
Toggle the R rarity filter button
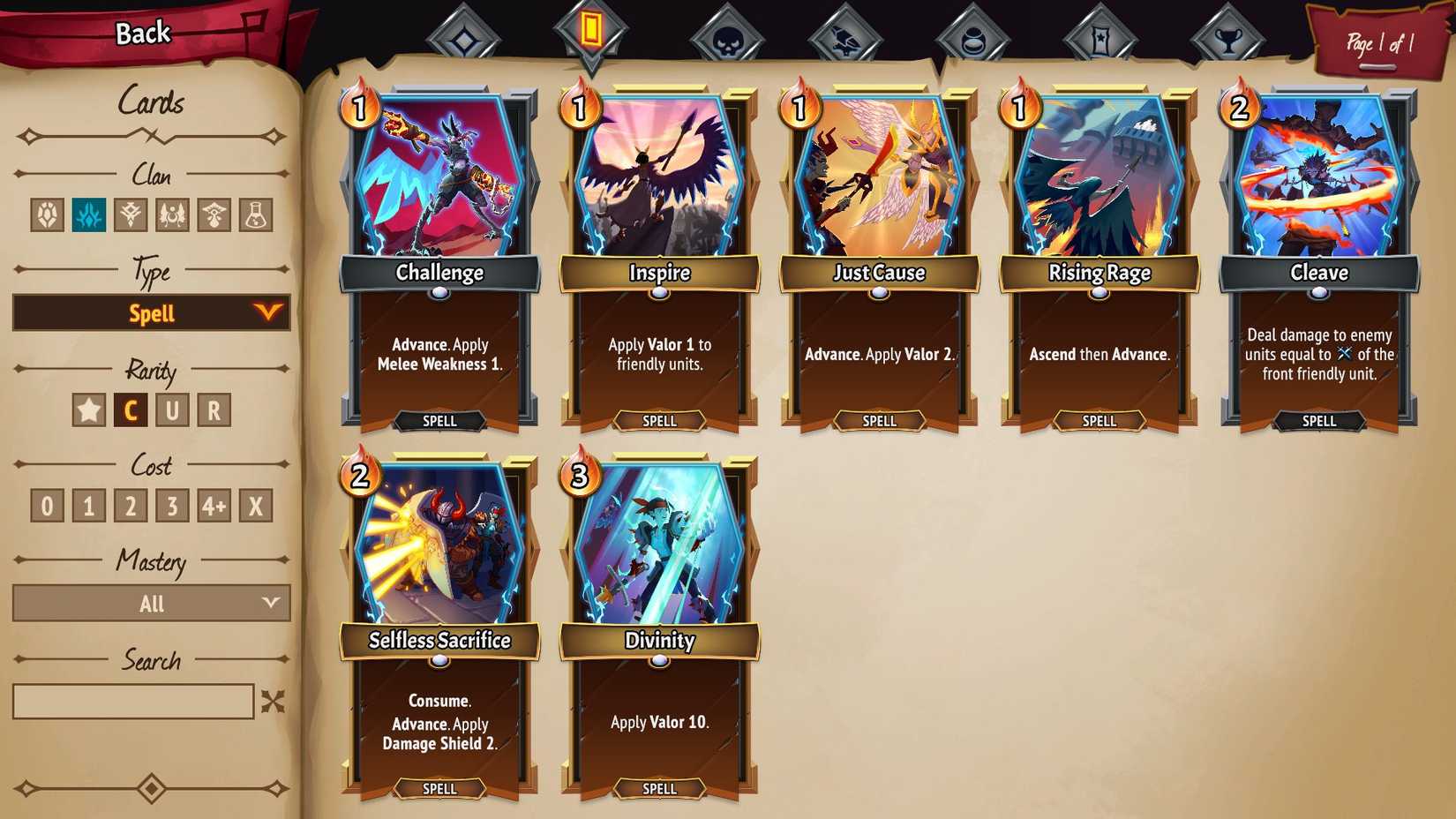point(214,409)
